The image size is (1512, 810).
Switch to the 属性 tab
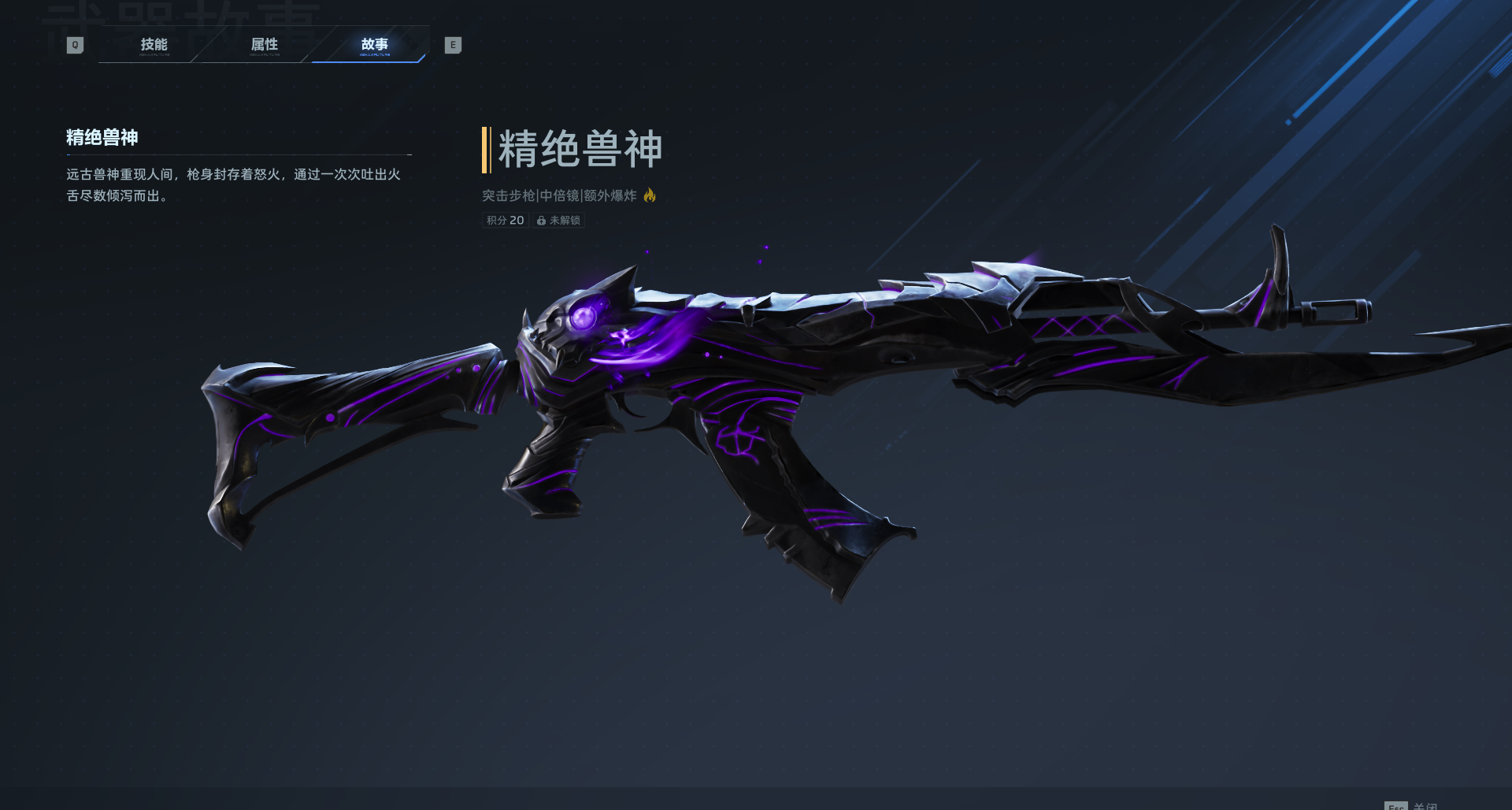click(x=265, y=45)
